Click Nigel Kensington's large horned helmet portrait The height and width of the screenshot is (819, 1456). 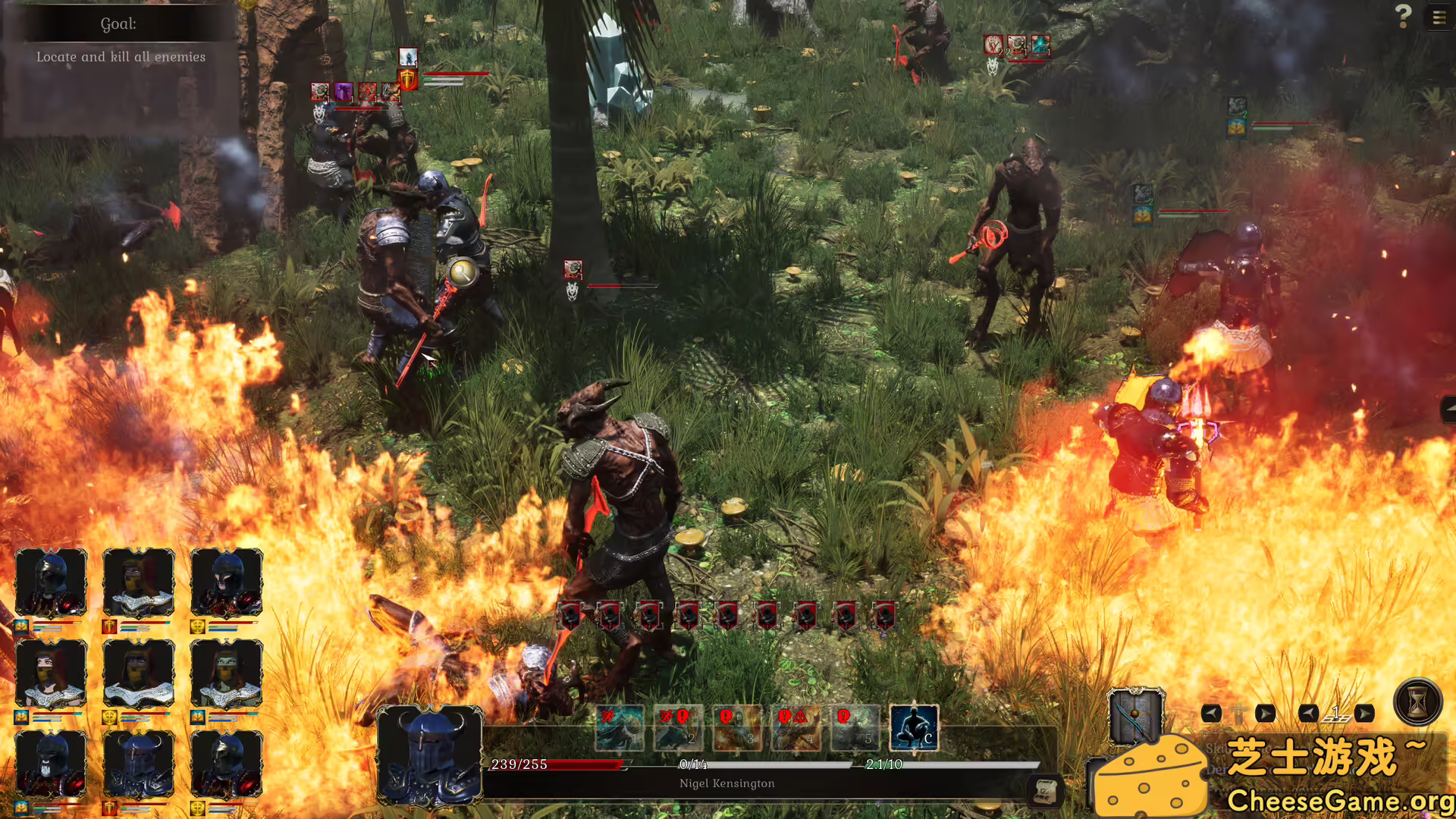429,755
